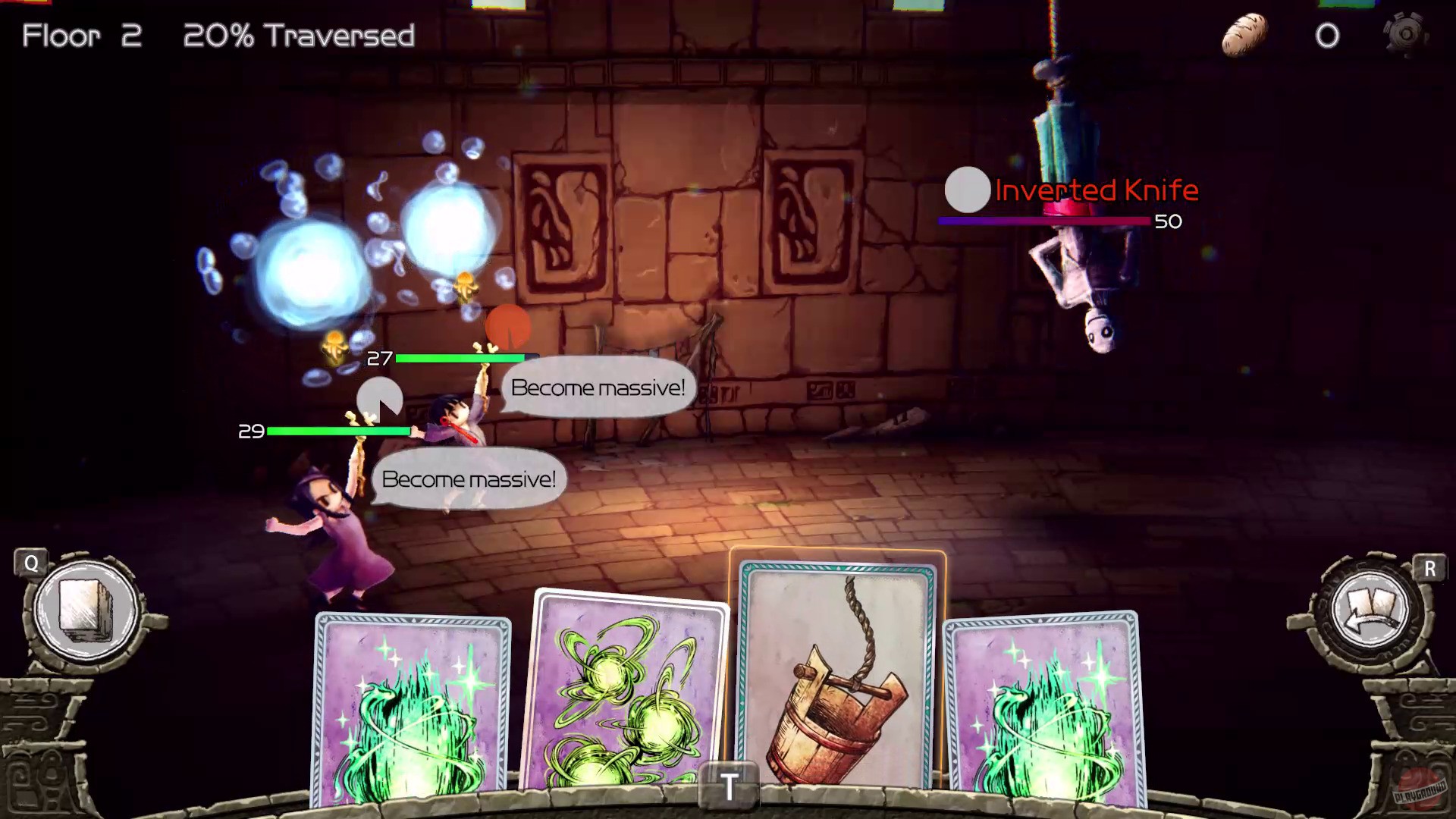Click the Floor 2 traversal readout

tap(215, 36)
